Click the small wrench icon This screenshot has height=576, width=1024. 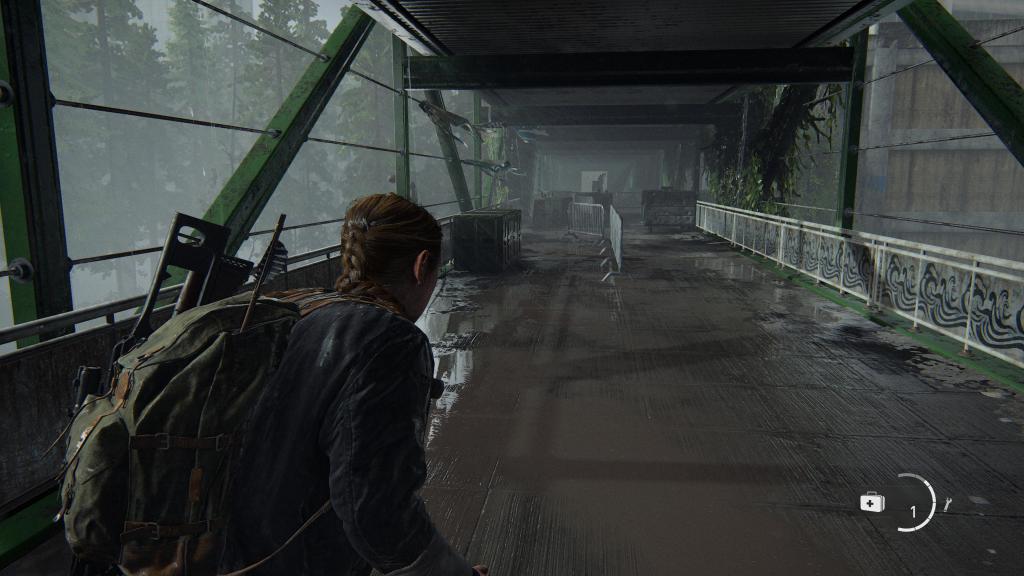(x=947, y=504)
